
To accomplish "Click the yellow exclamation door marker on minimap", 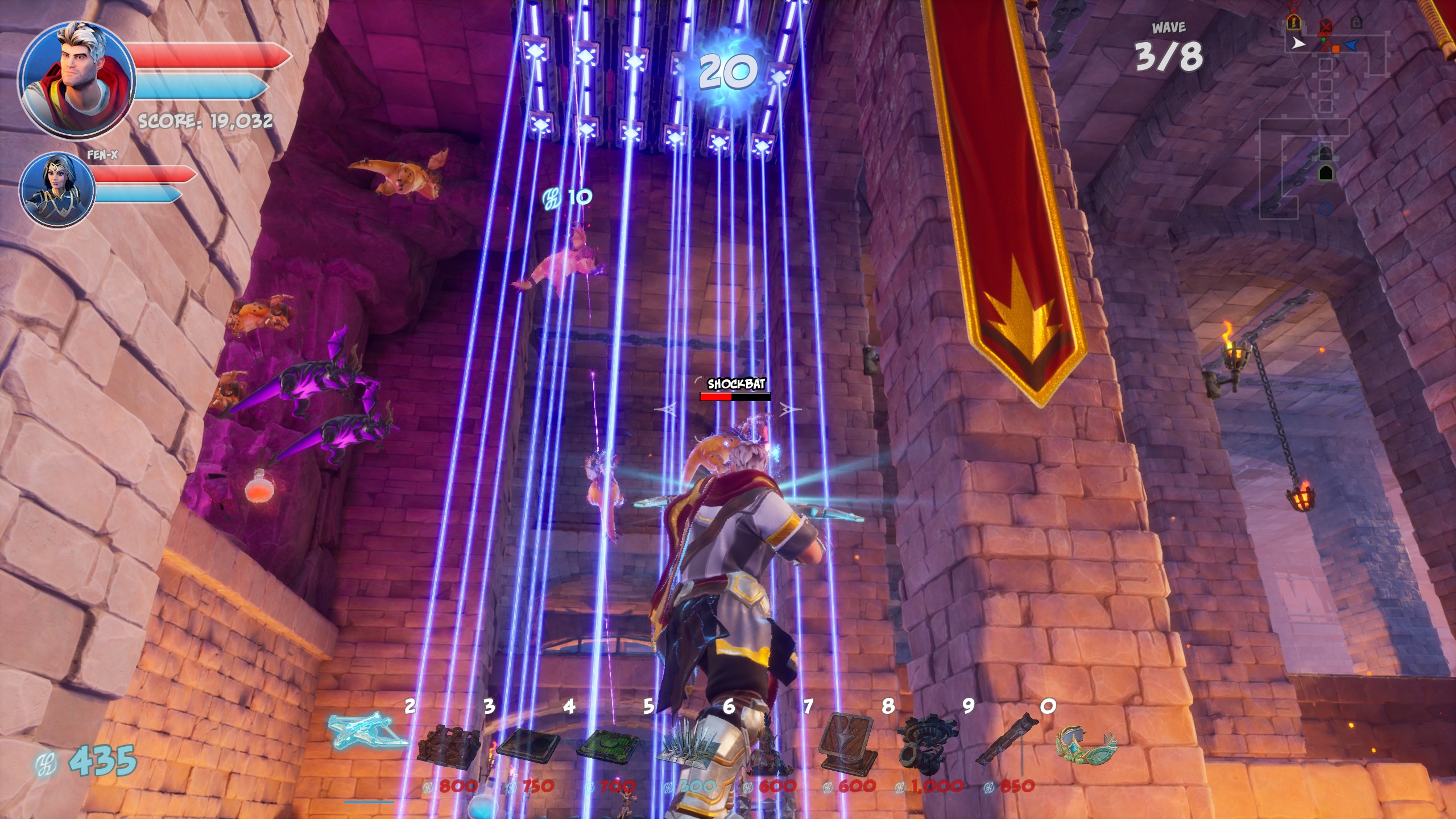I will (x=1293, y=23).
